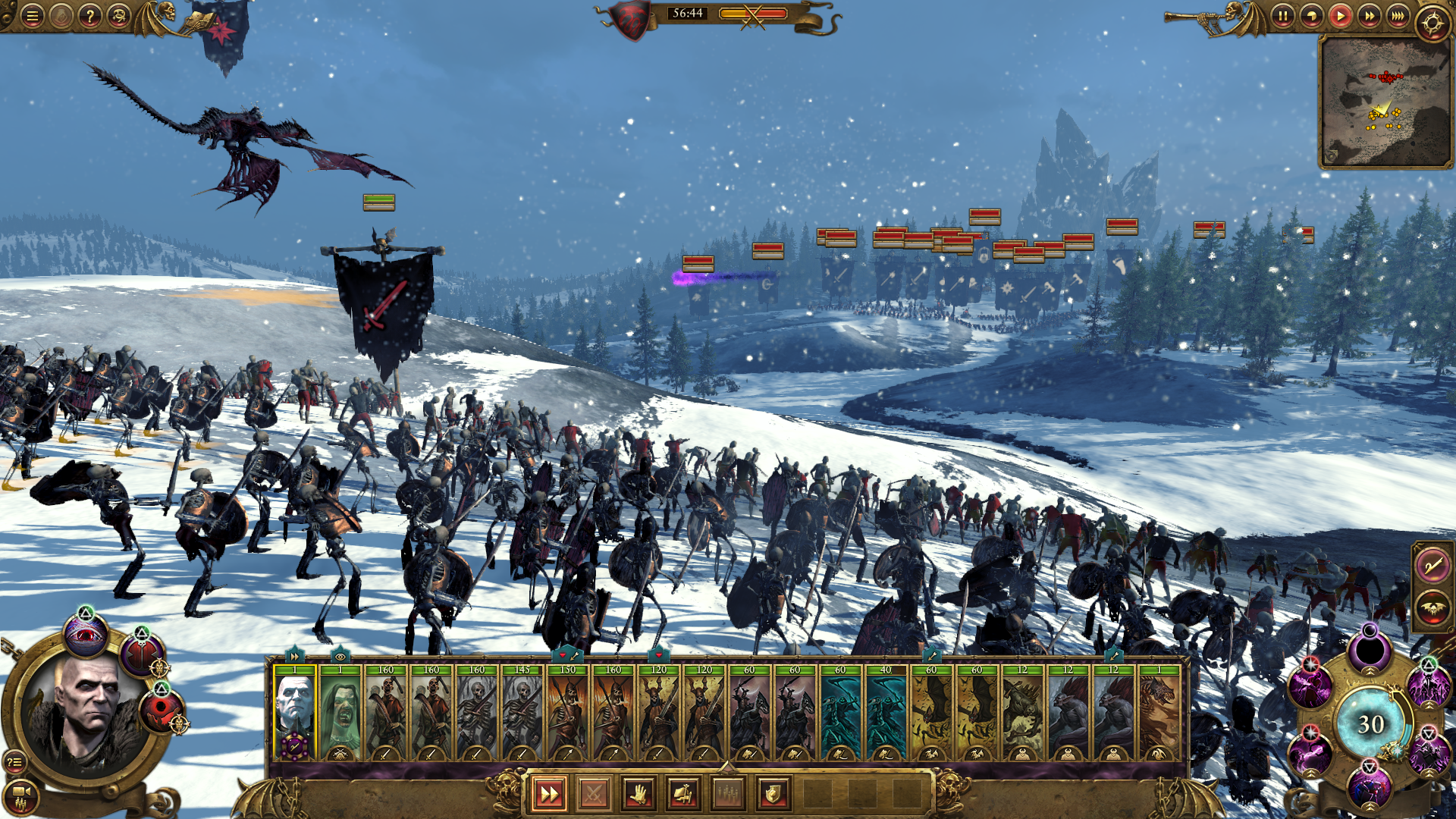Click the round sword icon button at right edge

point(1432,566)
